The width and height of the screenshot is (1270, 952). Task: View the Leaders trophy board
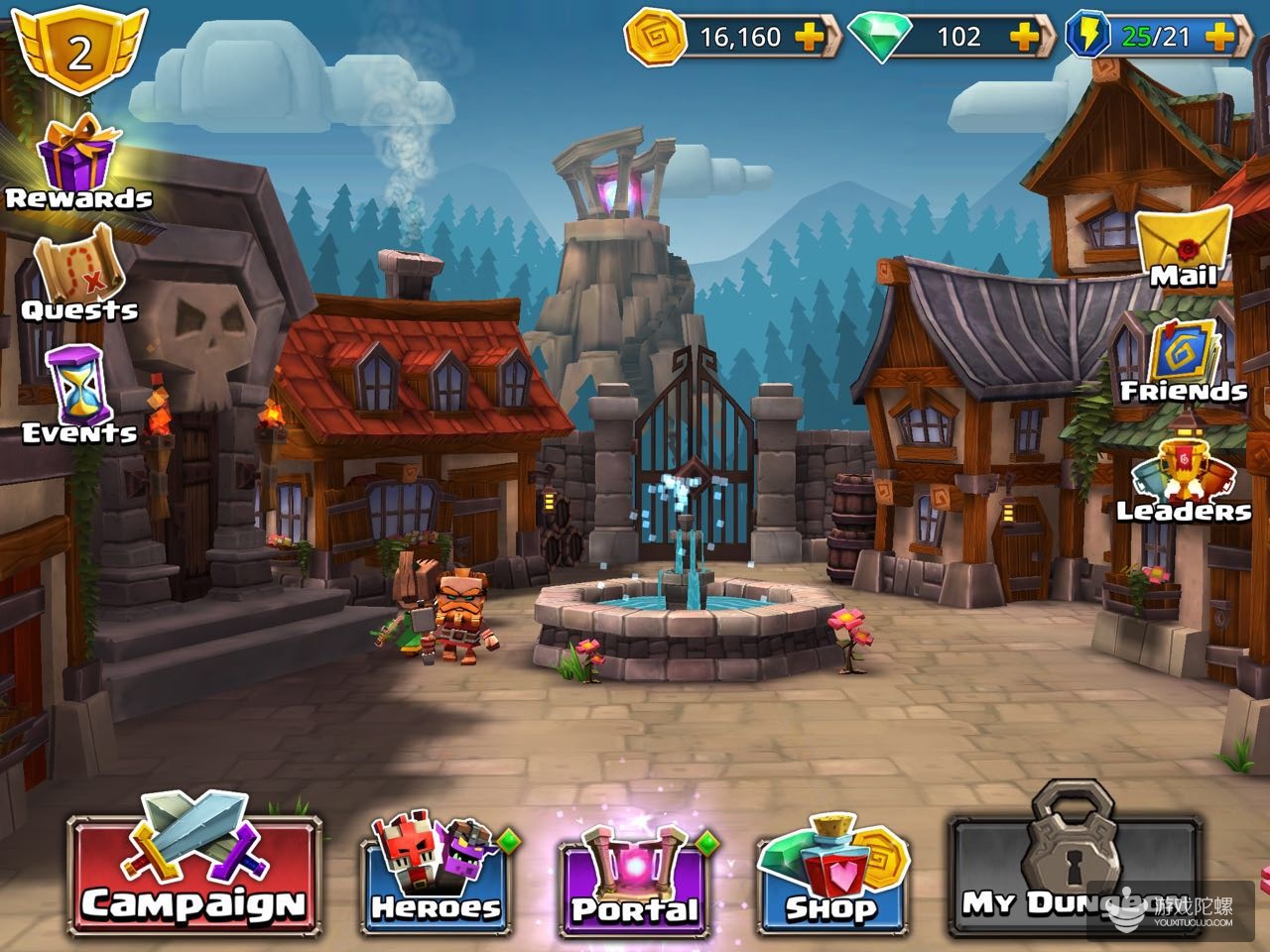(x=1184, y=471)
